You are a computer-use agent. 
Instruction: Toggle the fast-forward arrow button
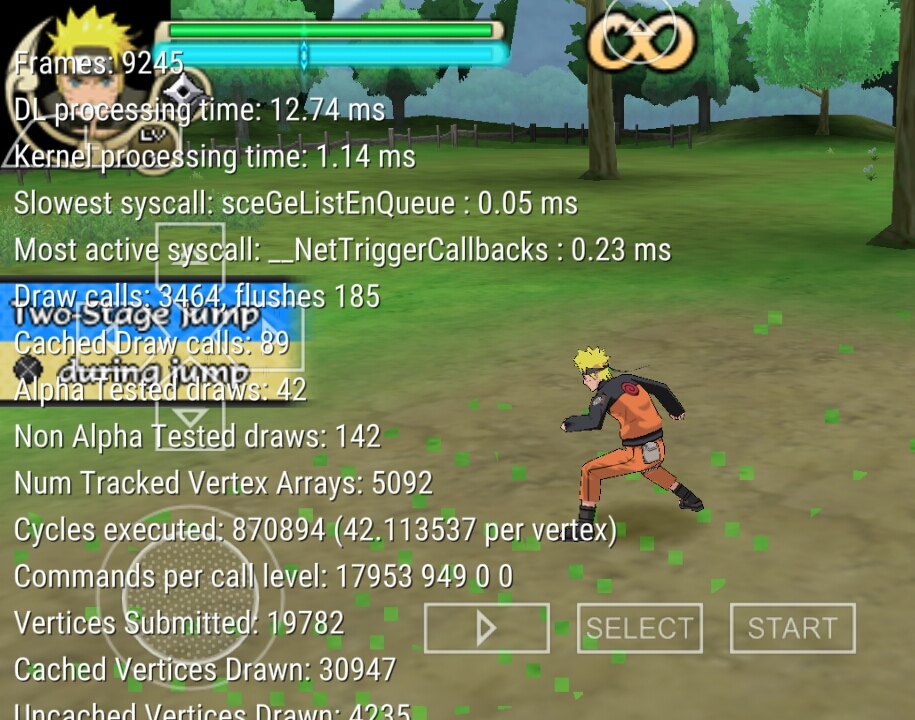click(x=486, y=628)
